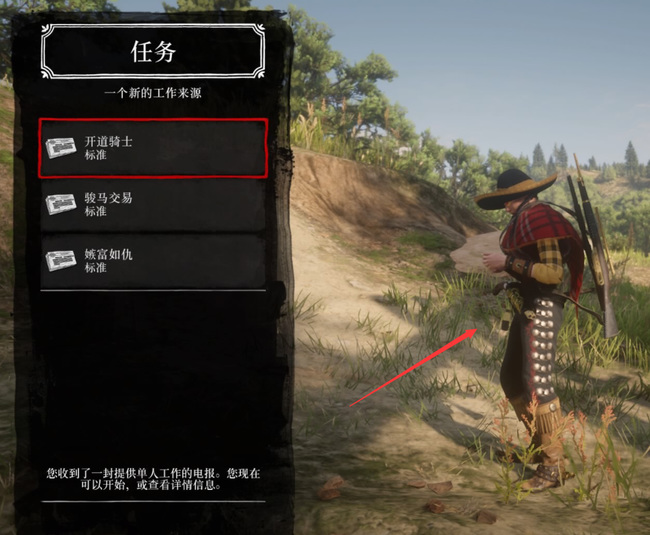Choose the 骏马交易 mission
This screenshot has height=535, width=650.
coord(153,204)
